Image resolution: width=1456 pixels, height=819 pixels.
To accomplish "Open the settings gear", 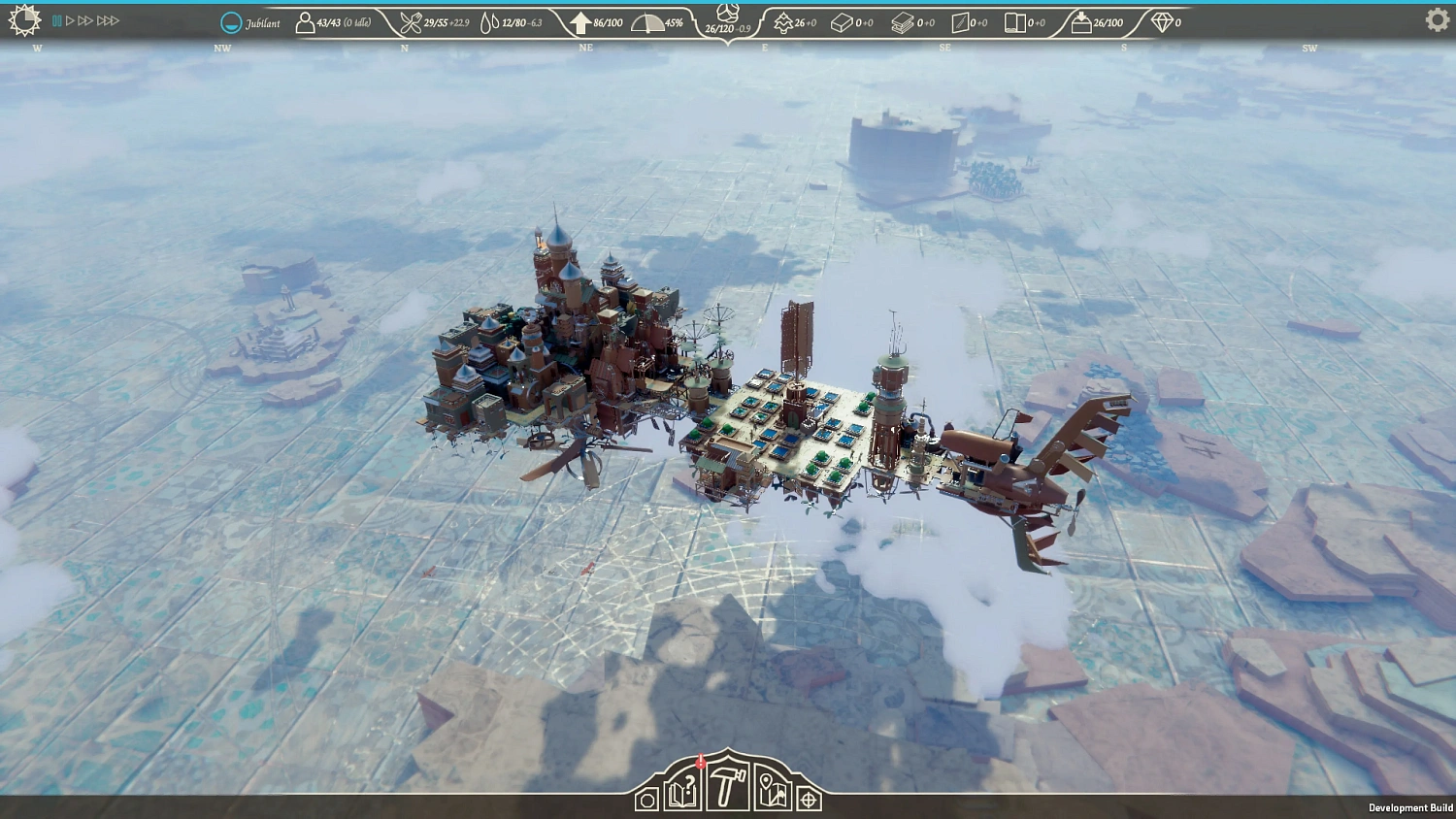I will click(1437, 19).
